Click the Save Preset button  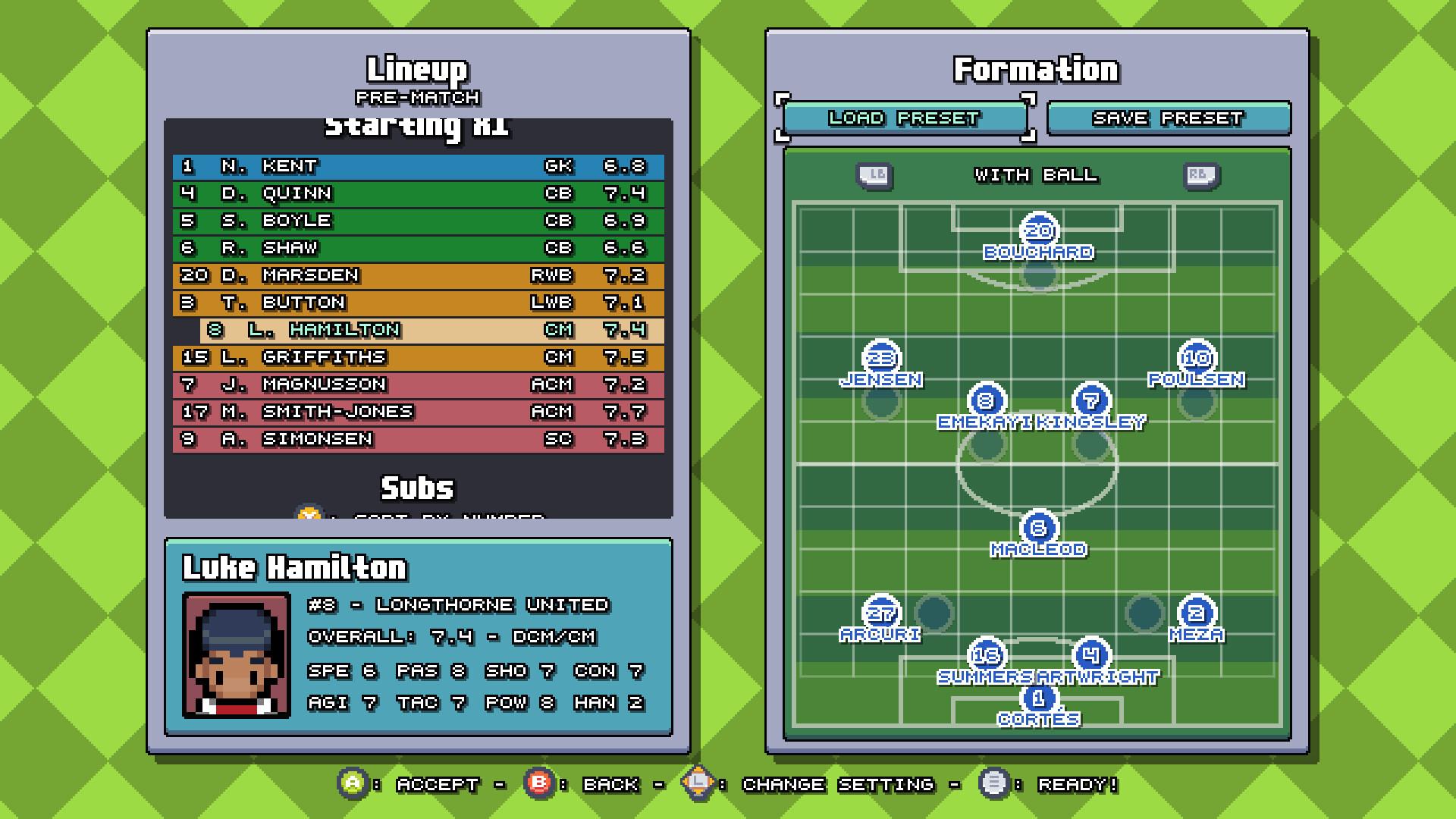(1169, 118)
